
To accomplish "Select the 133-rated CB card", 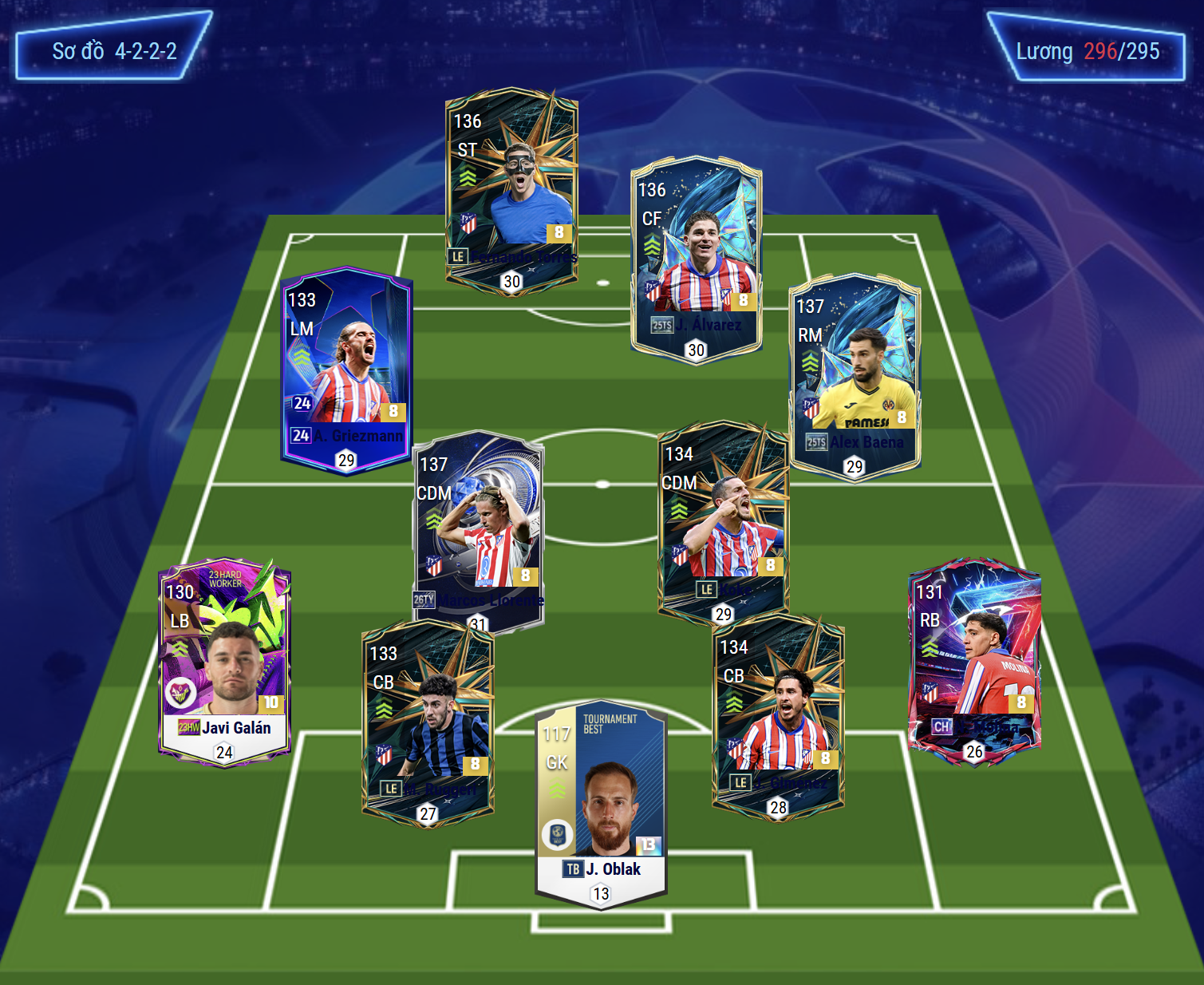I will pos(428,721).
